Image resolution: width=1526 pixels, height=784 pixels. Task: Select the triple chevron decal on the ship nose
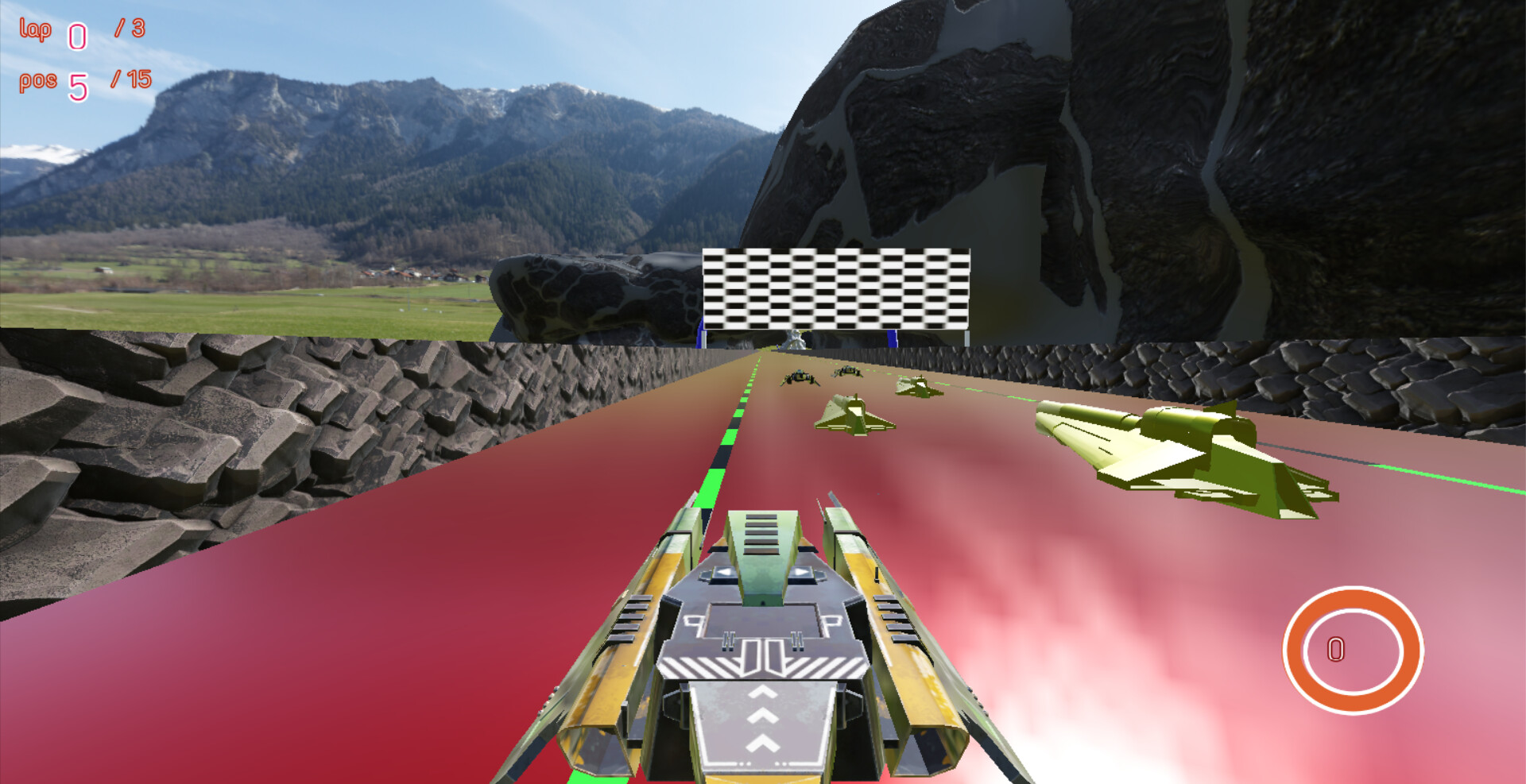point(763,715)
